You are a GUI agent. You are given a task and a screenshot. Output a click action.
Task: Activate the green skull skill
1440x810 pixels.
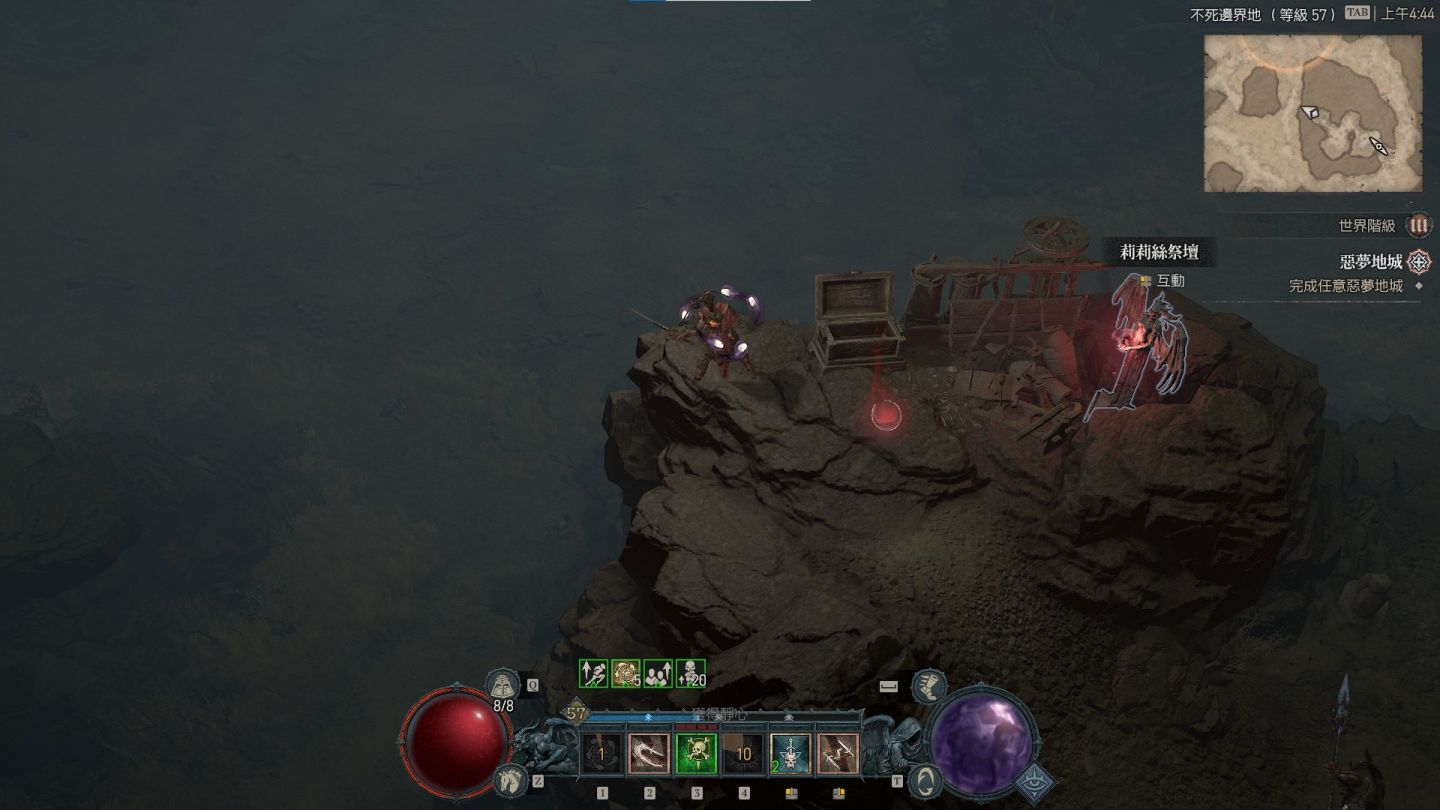point(696,754)
